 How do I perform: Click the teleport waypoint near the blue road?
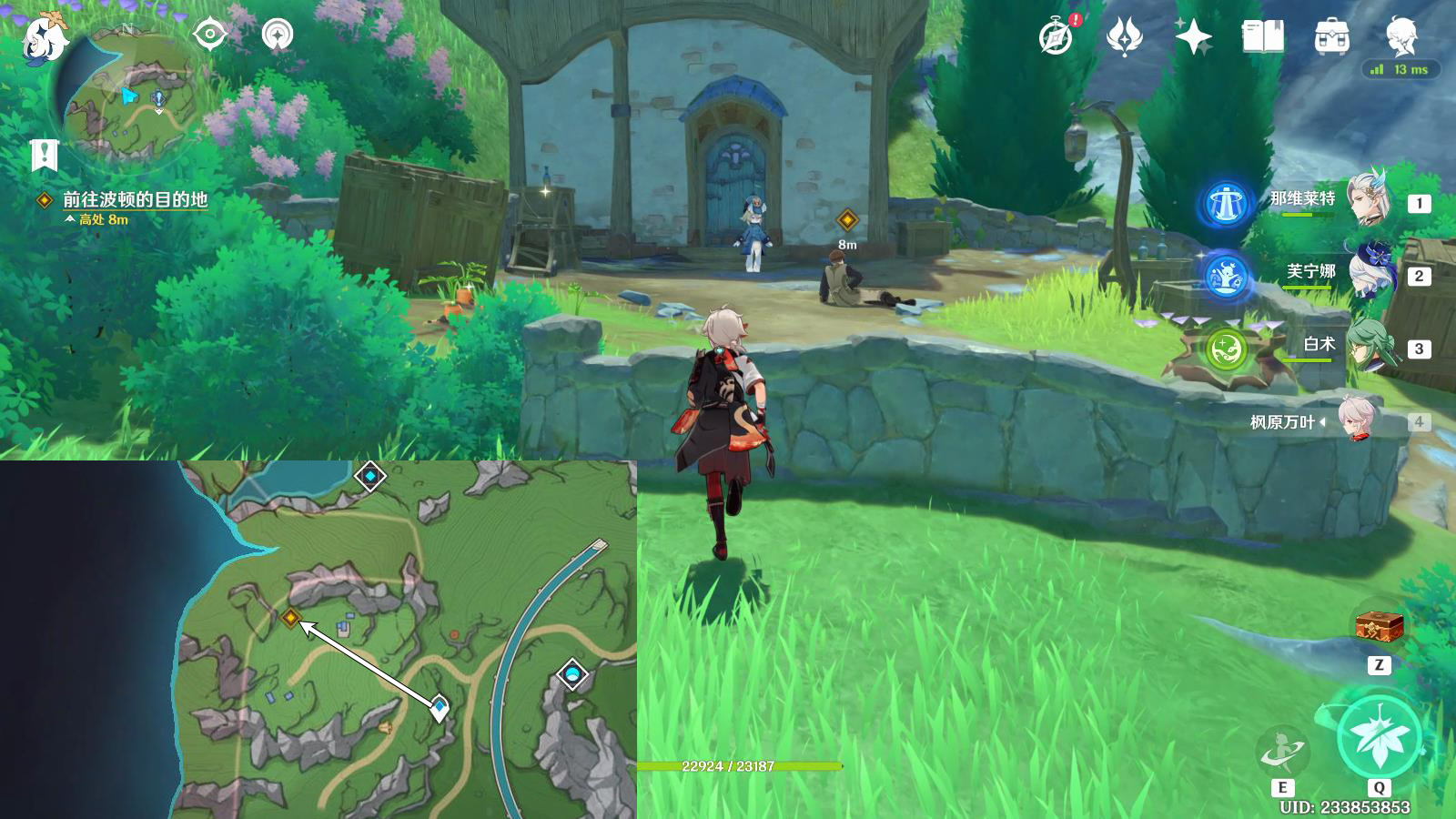(x=571, y=674)
